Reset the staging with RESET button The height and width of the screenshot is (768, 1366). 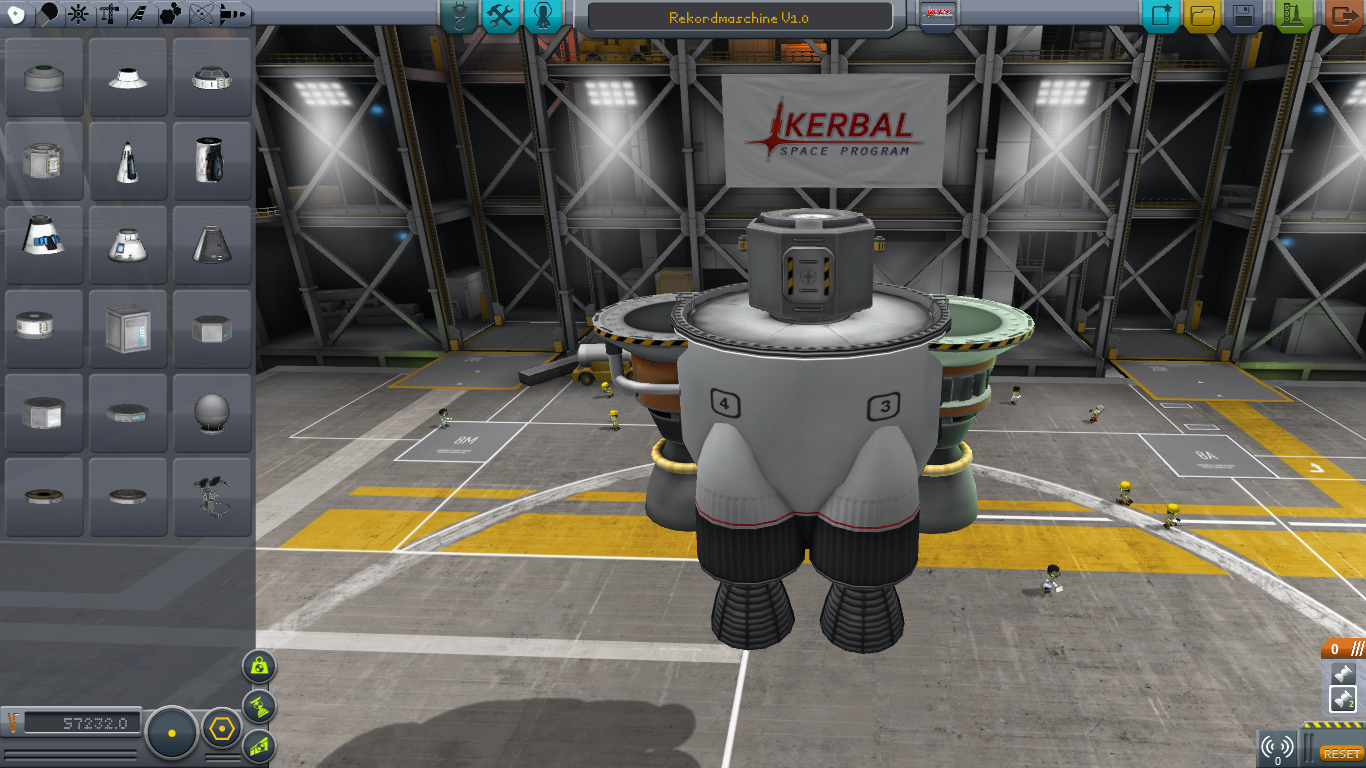click(x=1340, y=753)
